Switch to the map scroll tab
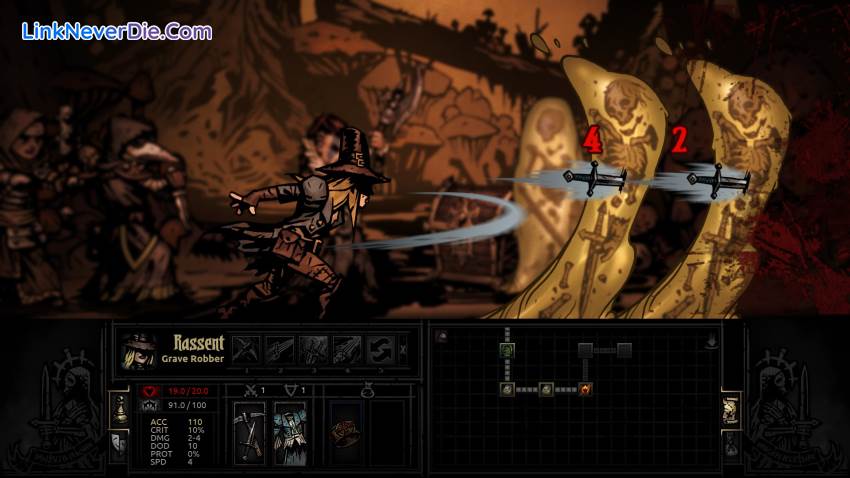 point(731,408)
